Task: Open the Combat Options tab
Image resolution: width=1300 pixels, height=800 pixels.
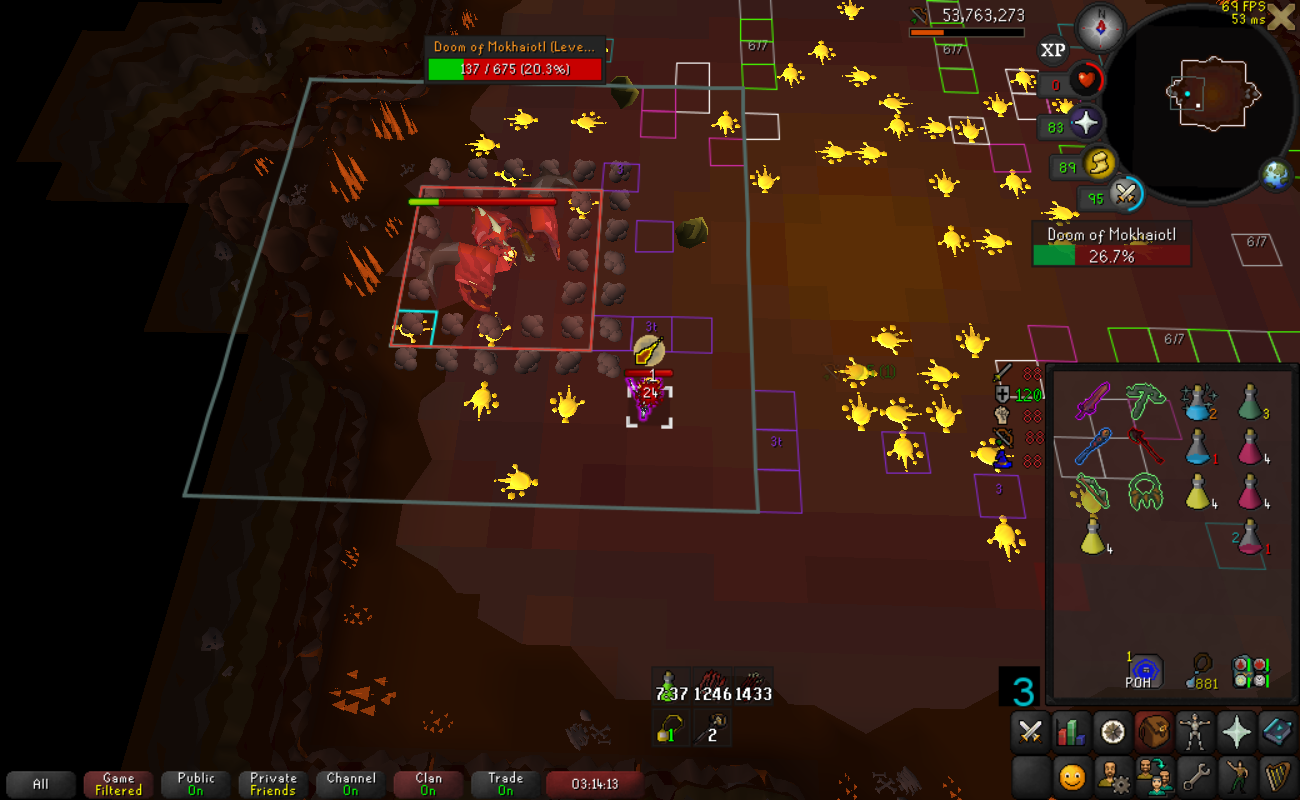Action: [x=1029, y=733]
